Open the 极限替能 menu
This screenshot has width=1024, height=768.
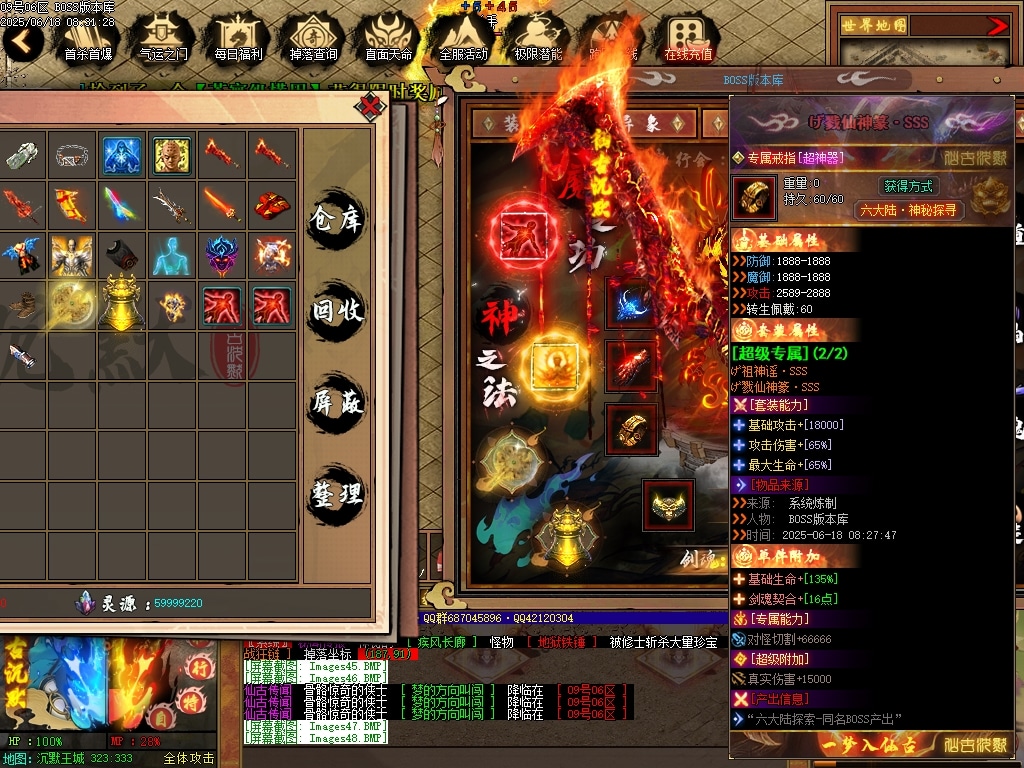pos(538,40)
